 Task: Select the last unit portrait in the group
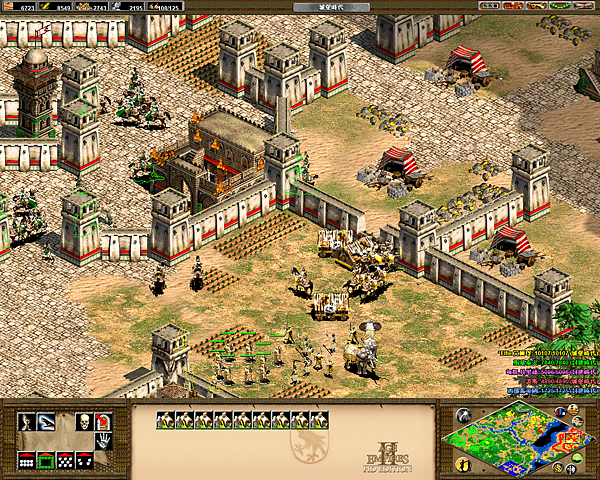[x=319, y=421]
